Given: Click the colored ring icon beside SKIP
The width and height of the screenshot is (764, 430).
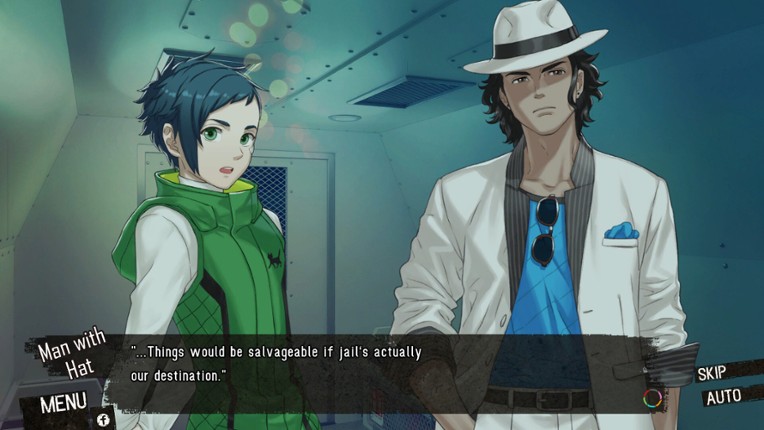Looking at the screenshot, I should [652, 398].
